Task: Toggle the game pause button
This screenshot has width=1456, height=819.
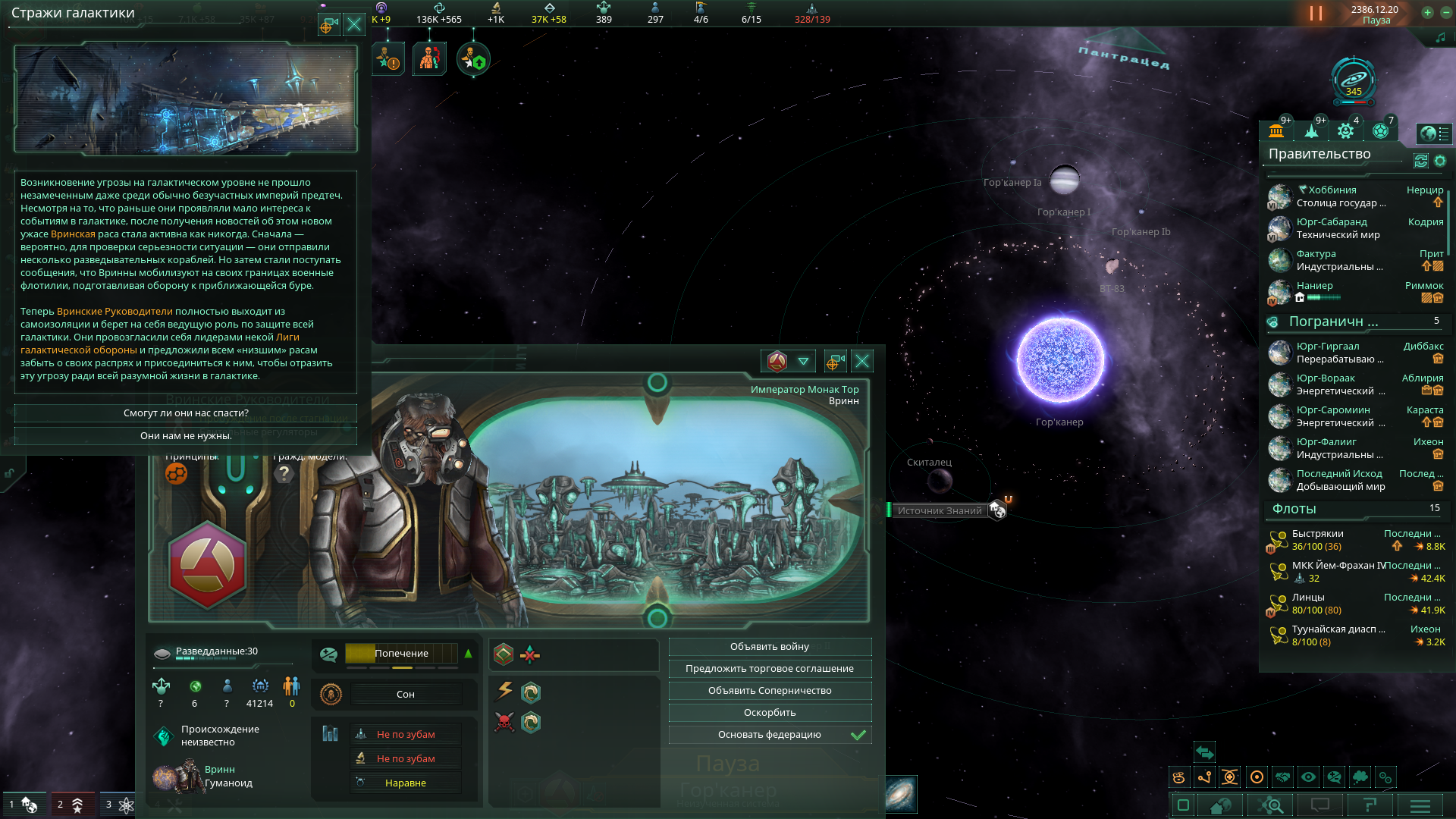Action: [x=1316, y=14]
